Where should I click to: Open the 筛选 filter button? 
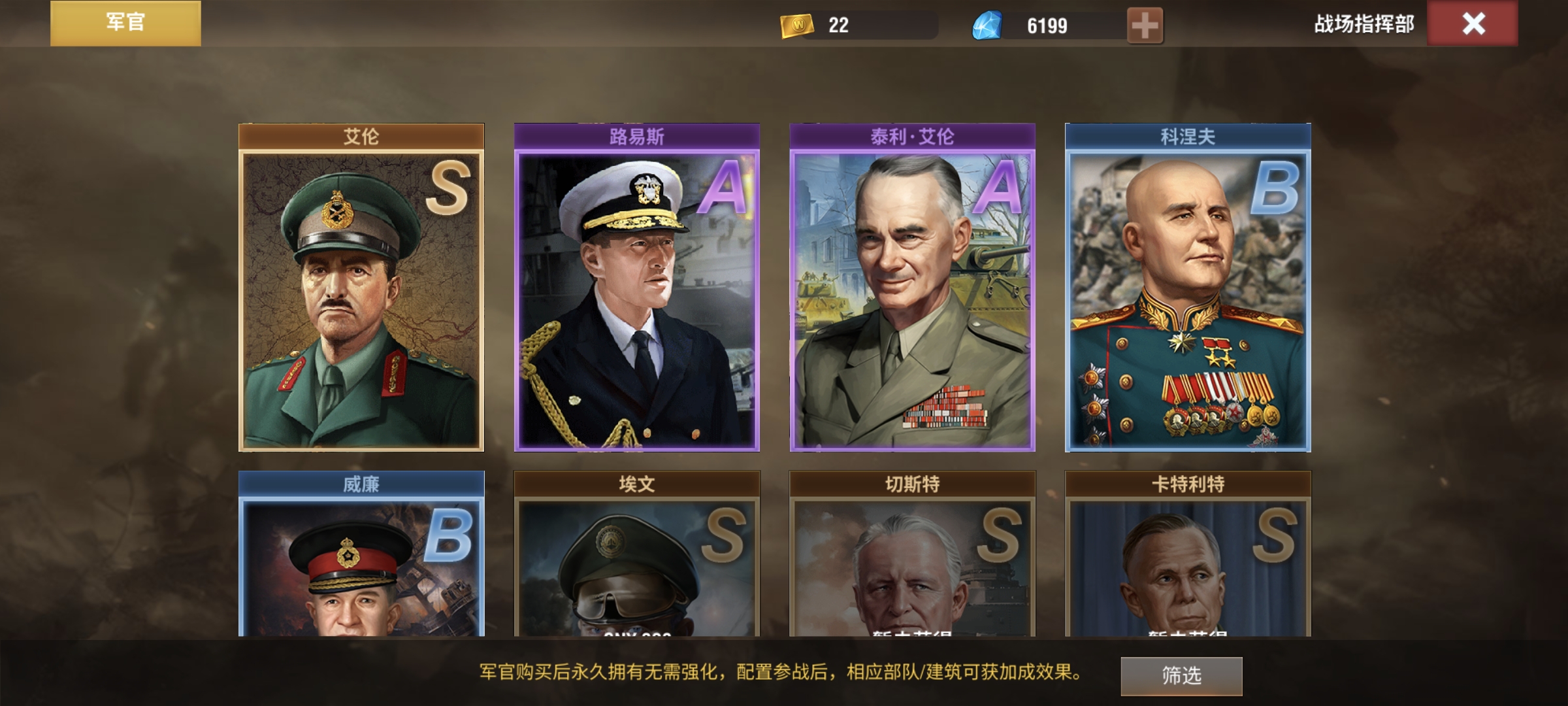click(1181, 675)
